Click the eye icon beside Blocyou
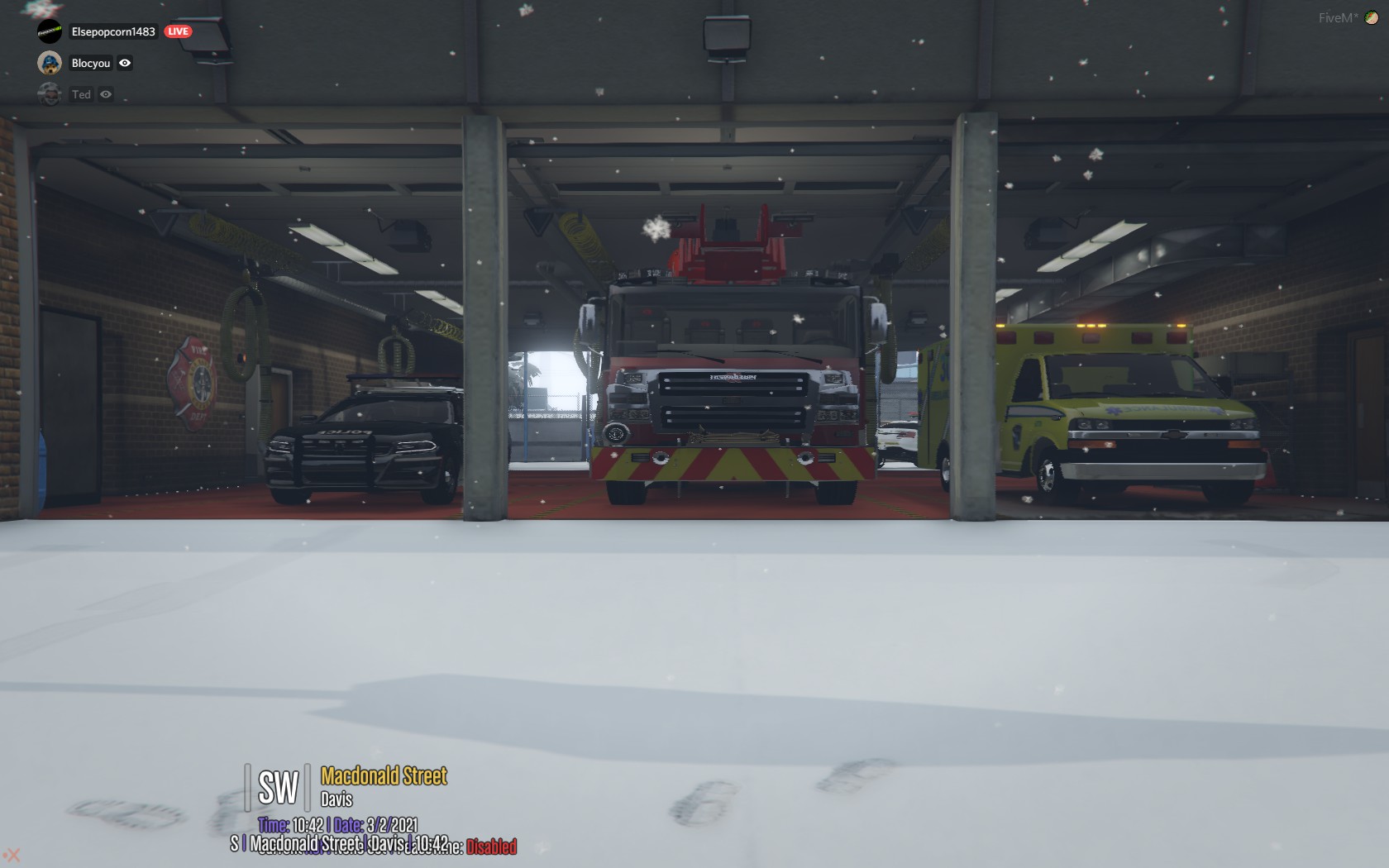The width and height of the screenshot is (1389, 868). (x=125, y=63)
